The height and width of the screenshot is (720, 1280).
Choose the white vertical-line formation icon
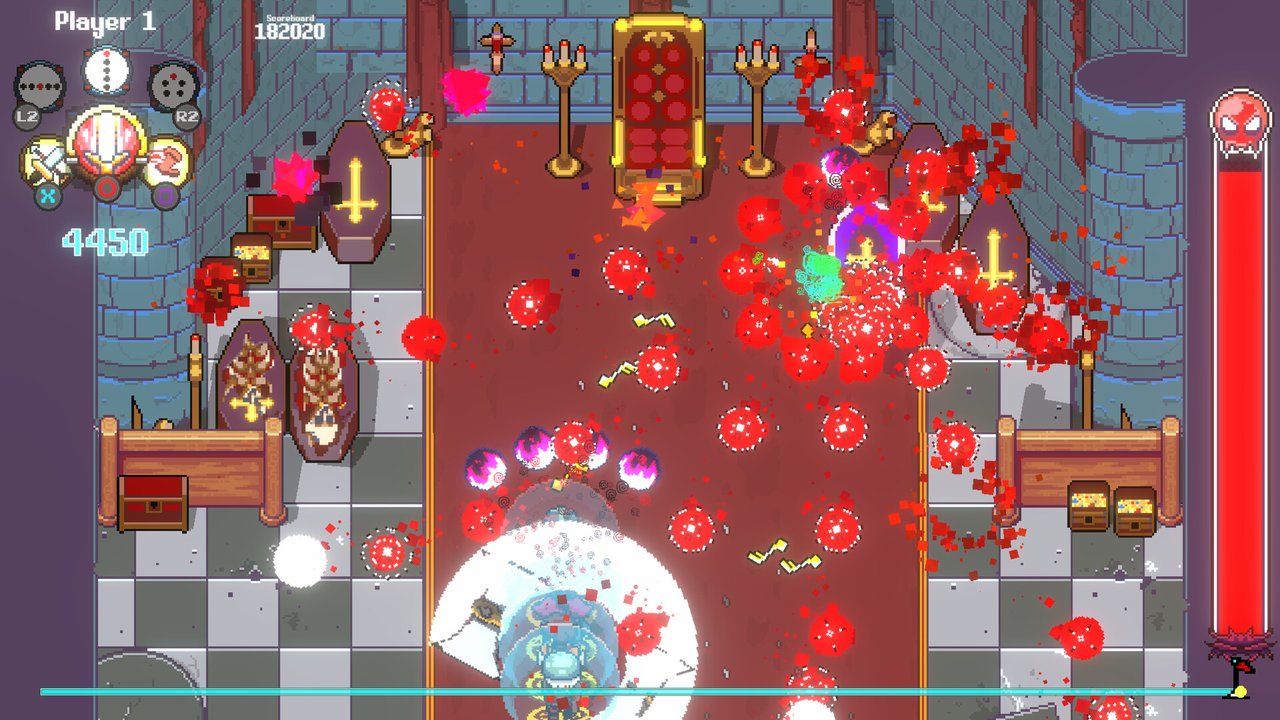coord(105,71)
